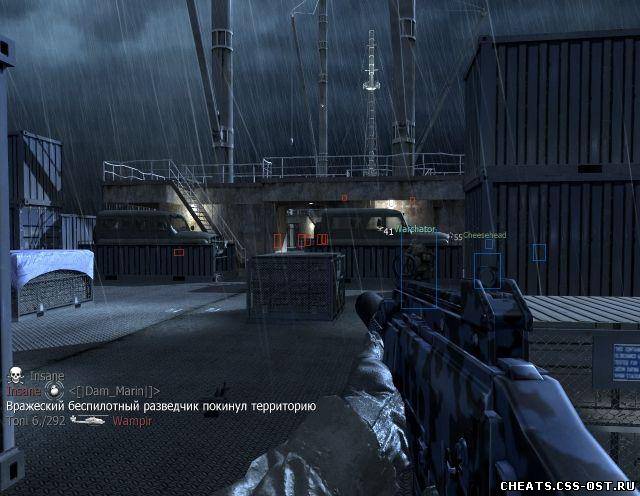Click the [Dam_Marin] name in the kill feed
The image size is (640, 496).
[115, 390]
